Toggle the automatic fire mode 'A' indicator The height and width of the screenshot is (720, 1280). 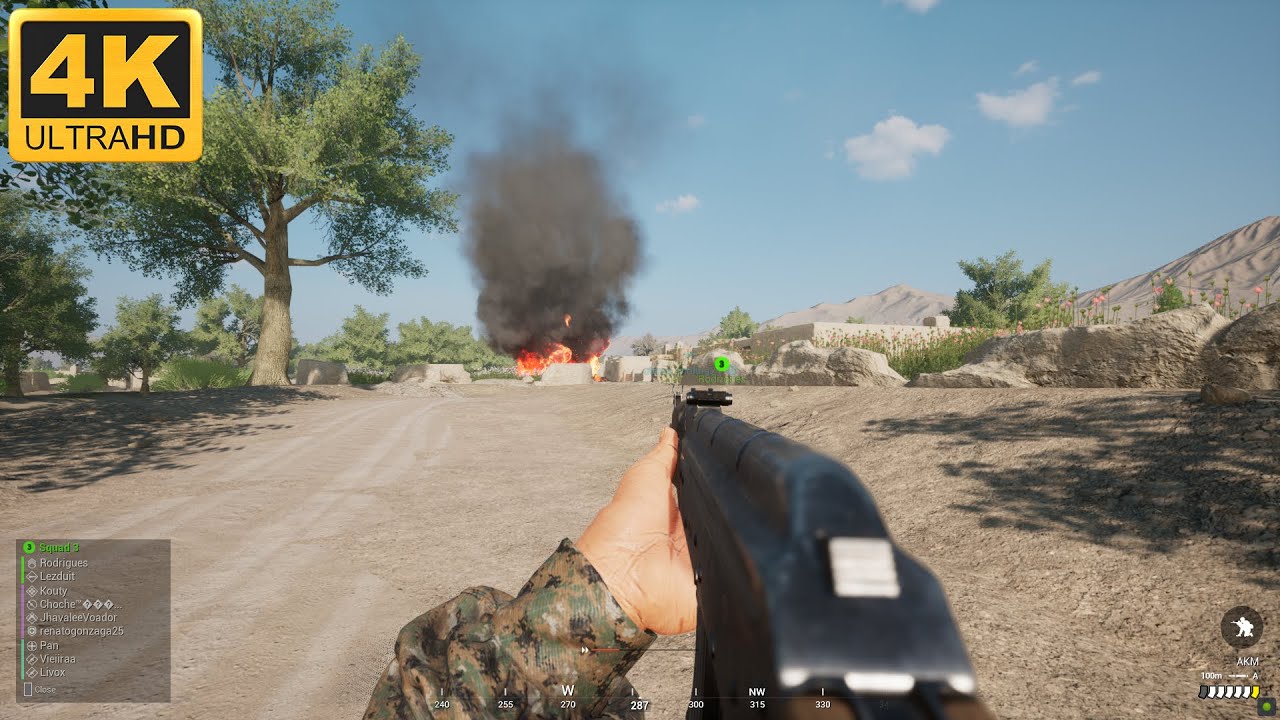point(1256,676)
